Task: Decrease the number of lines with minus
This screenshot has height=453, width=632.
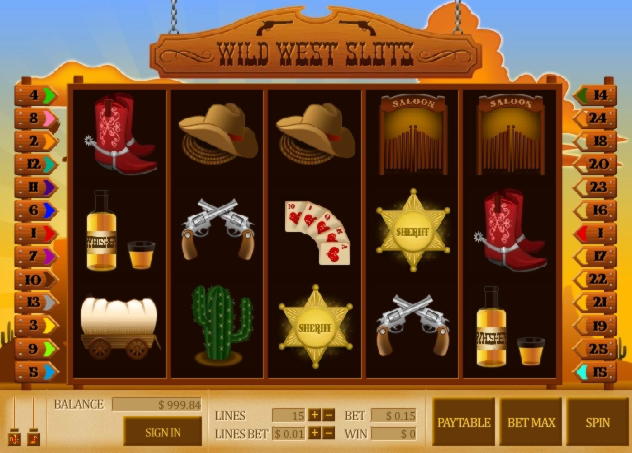Action: tap(328, 415)
